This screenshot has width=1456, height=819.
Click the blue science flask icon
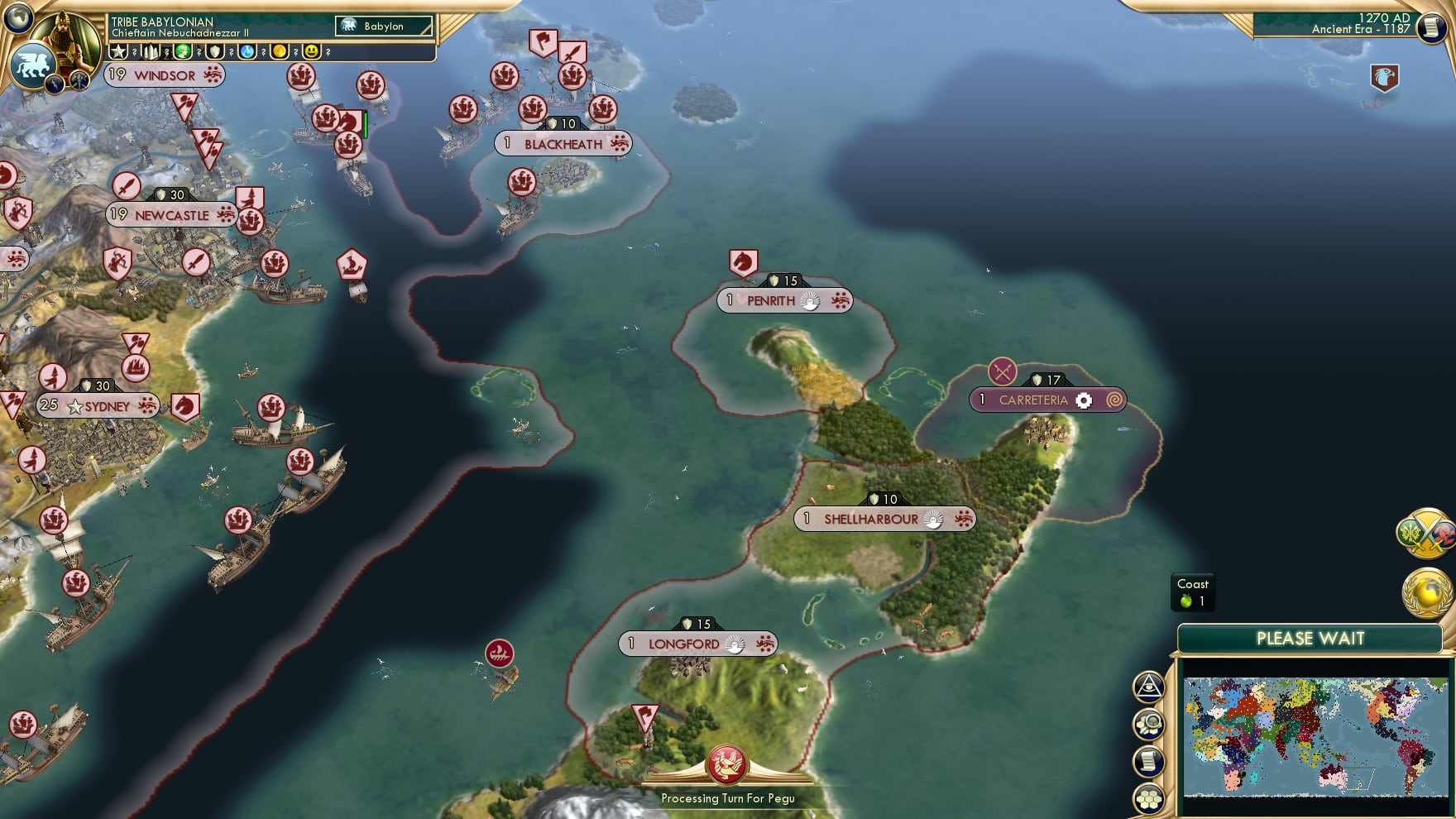[247, 52]
